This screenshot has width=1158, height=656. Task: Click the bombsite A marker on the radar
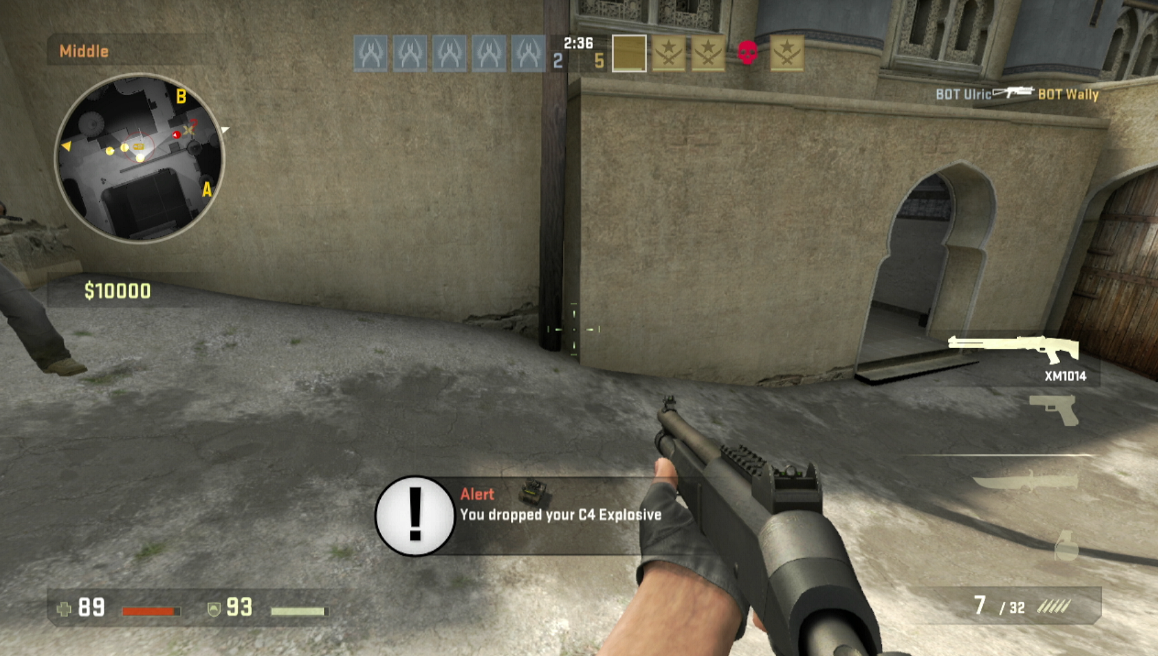coord(208,189)
